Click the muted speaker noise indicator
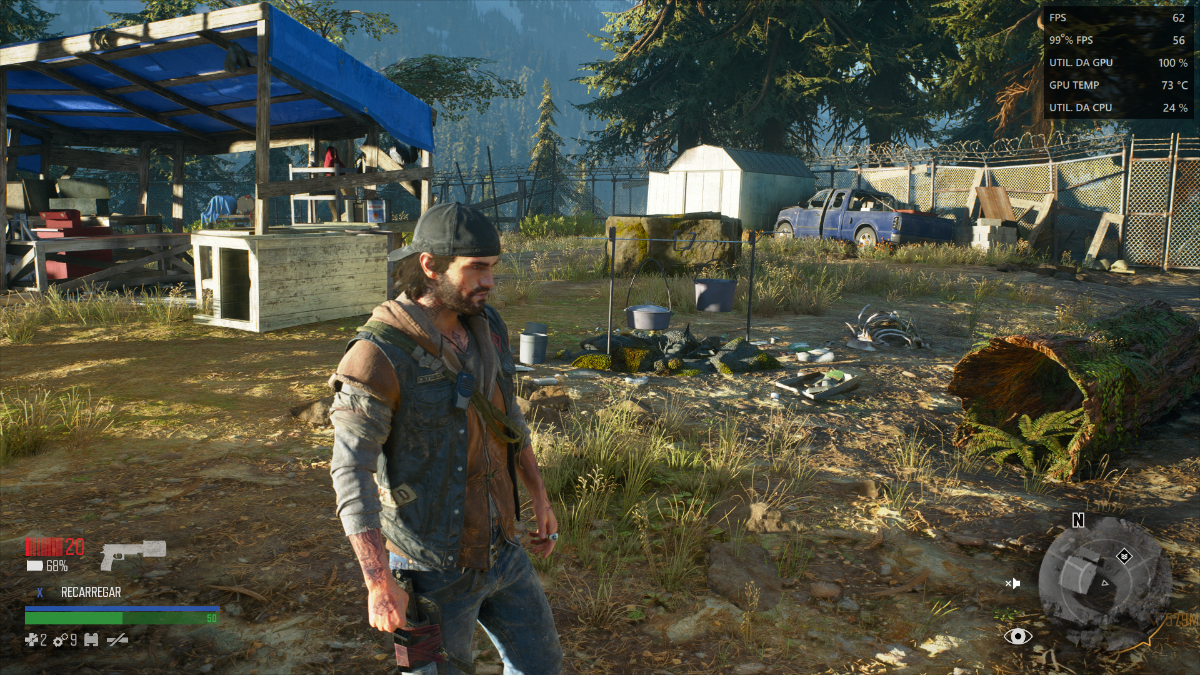 pos(1013,583)
